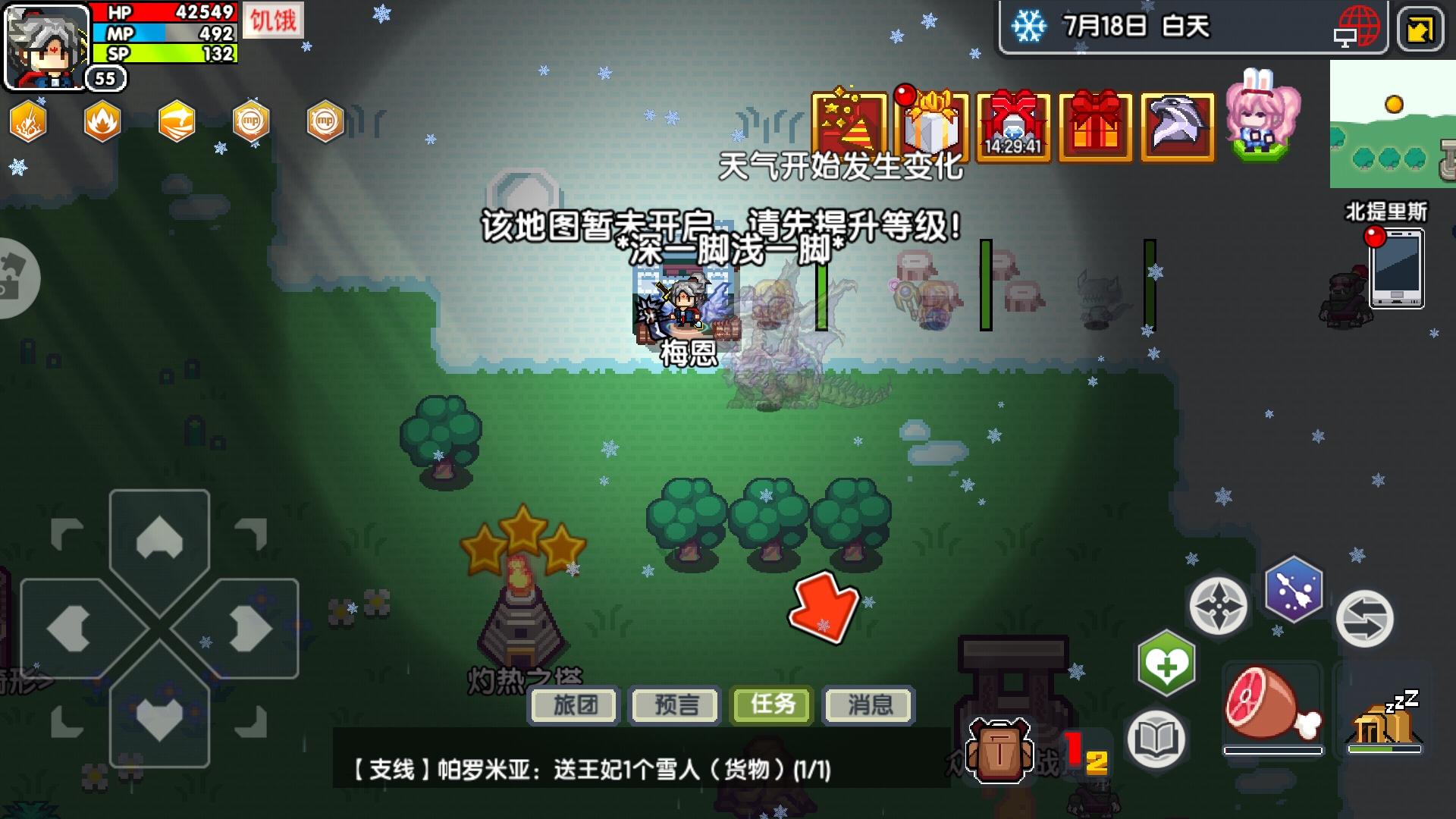Tap the orange gift box reward

[x=1094, y=125]
